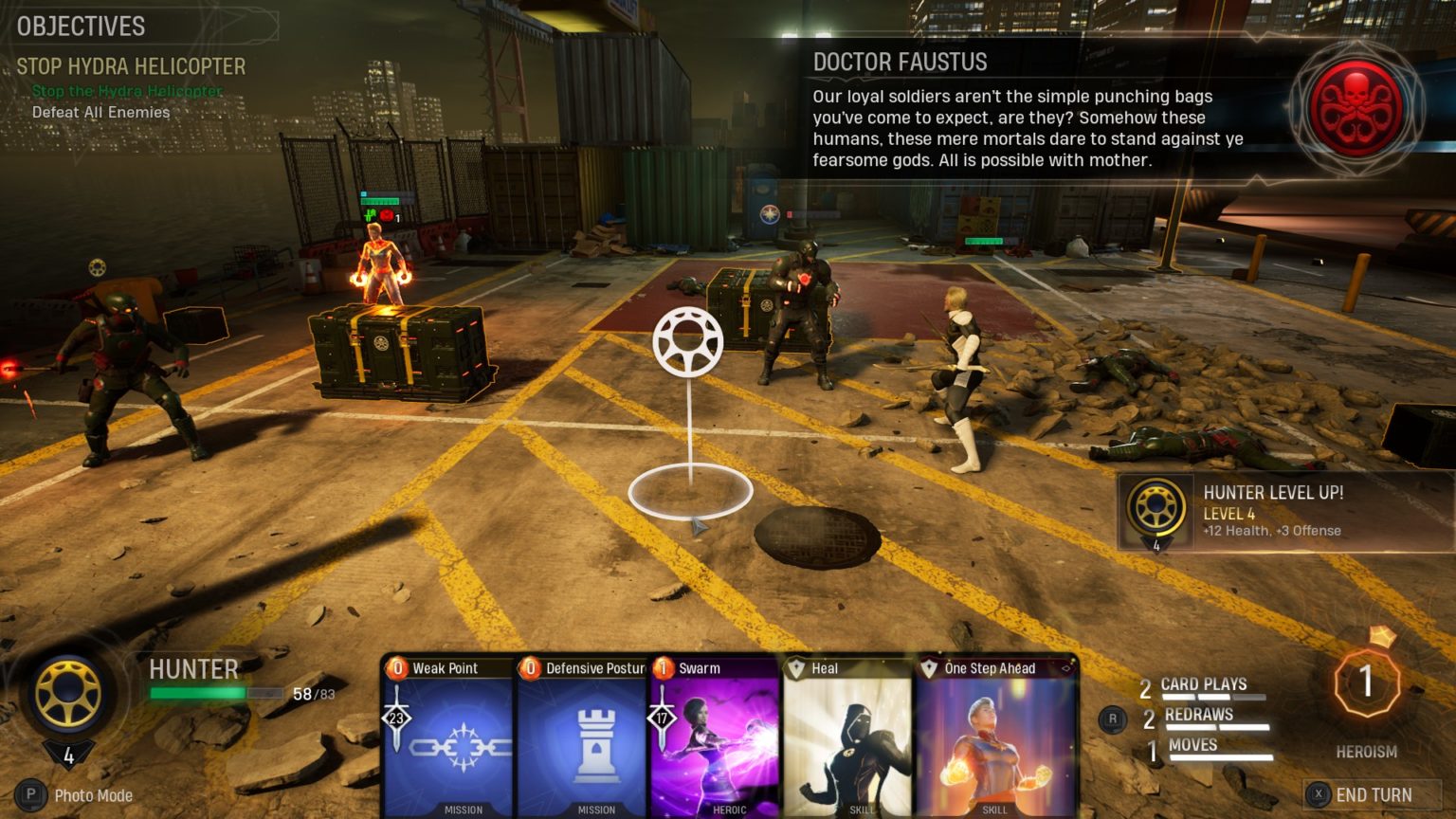Select the Defensive Posture card
Viewport: 1456px width, 819px height.
click(x=581, y=737)
